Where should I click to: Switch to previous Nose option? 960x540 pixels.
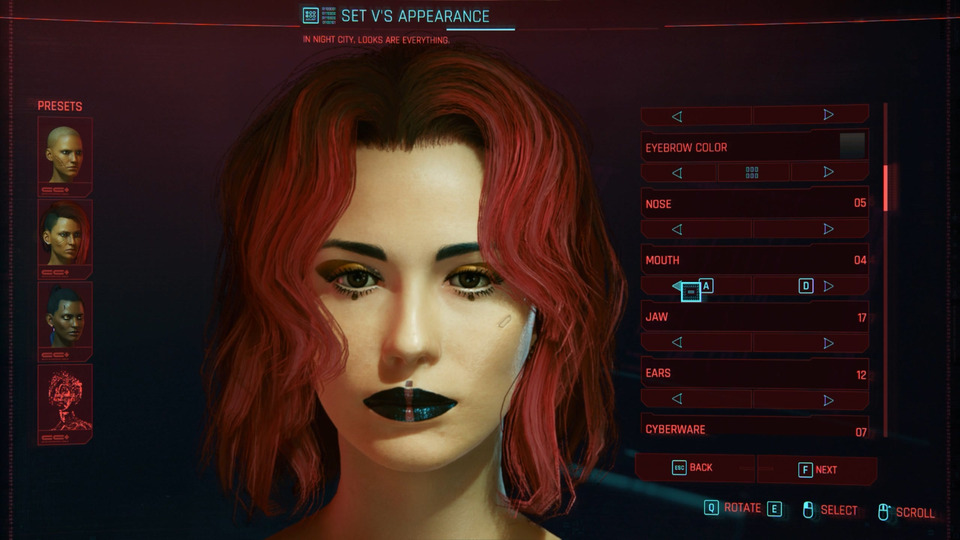point(677,229)
